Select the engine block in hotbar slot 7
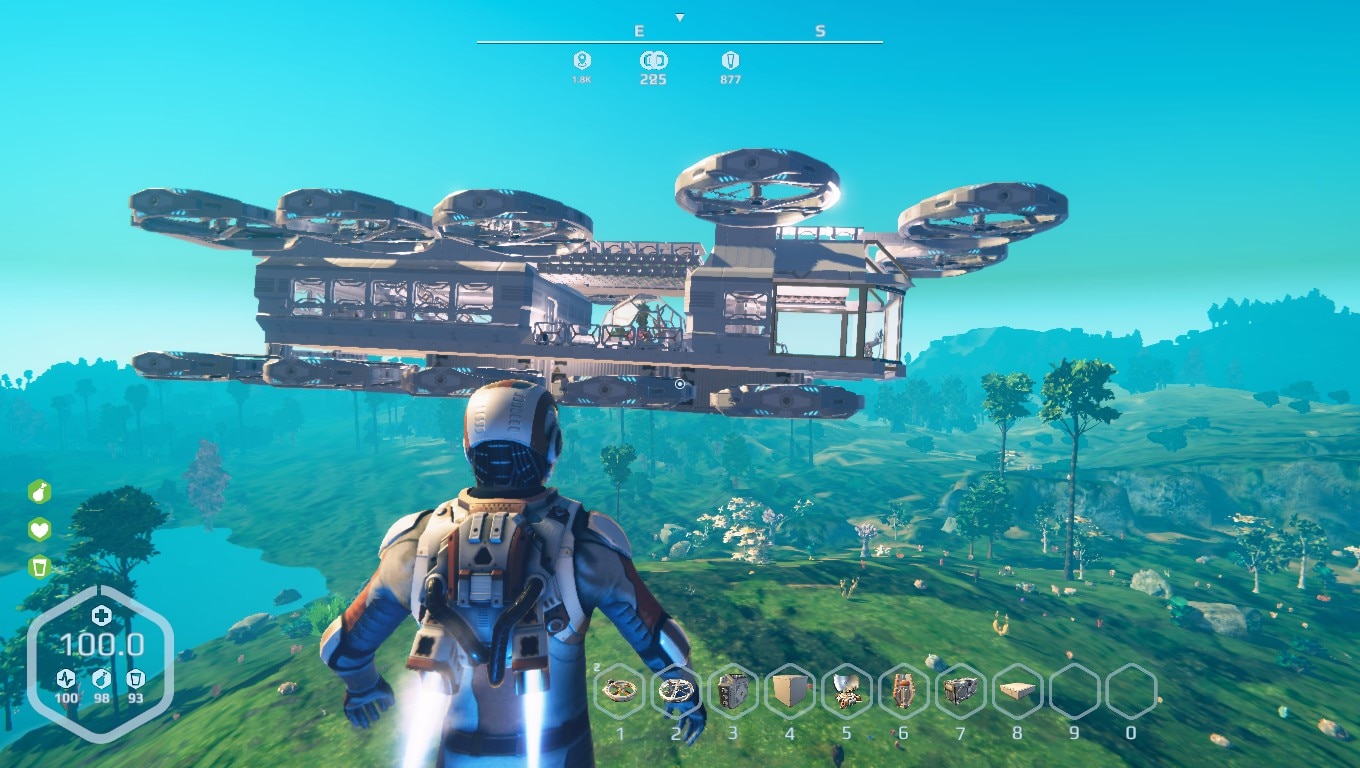Image resolution: width=1360 pixels, height=768 pixels. [x=959, y=690]
